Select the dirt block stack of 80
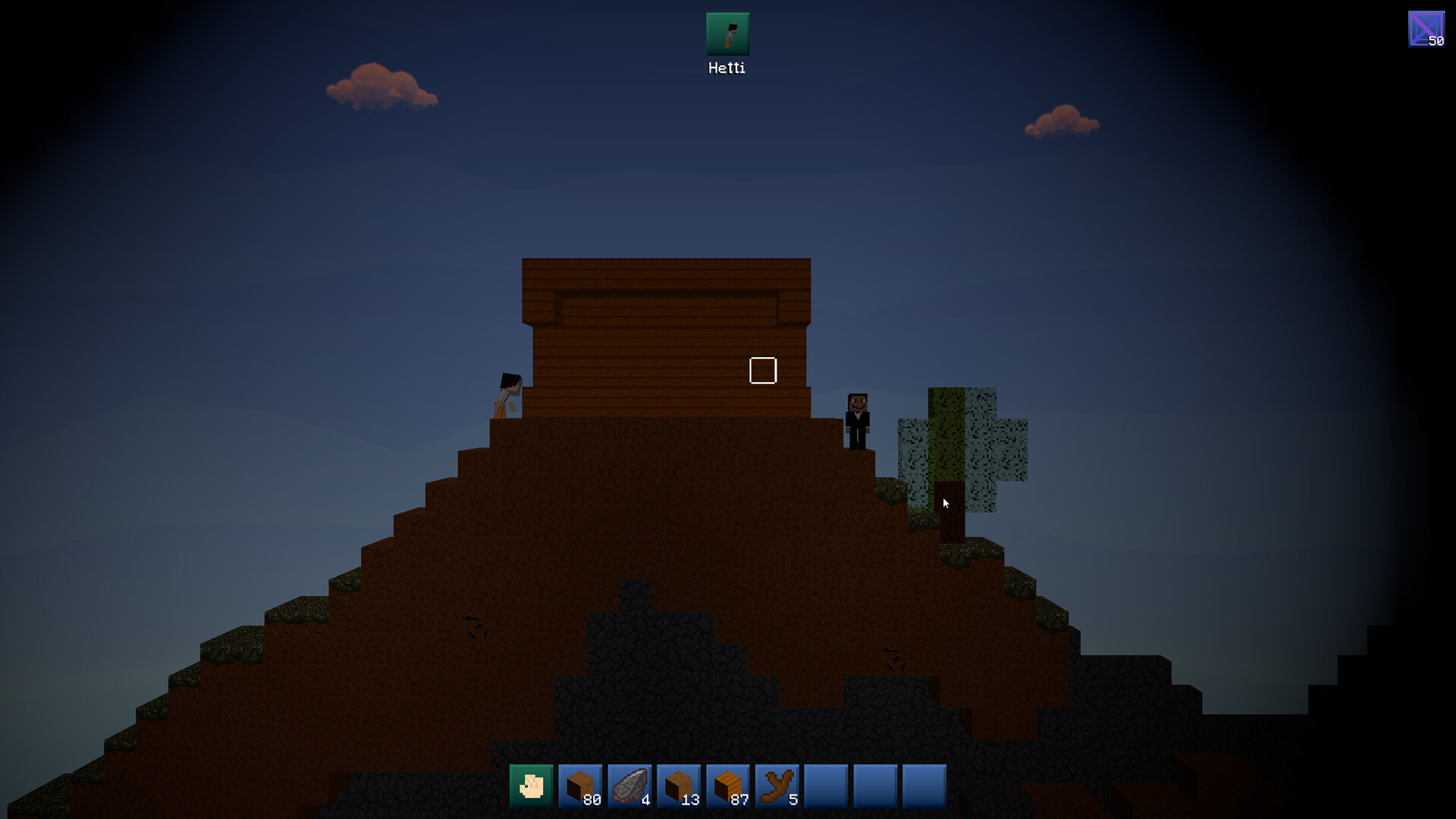 click(x=582, y=786)
